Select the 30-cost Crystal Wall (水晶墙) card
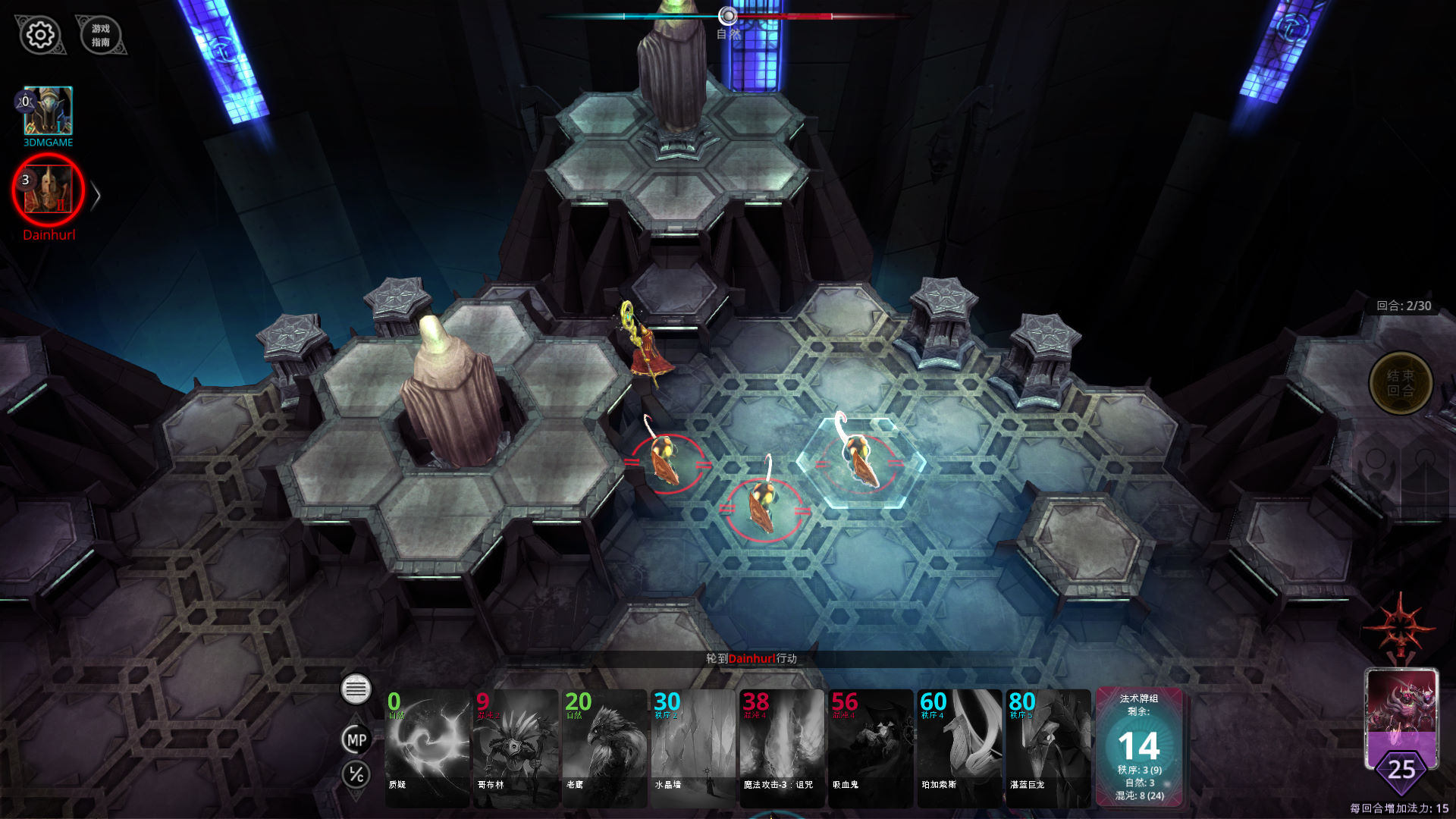Screen dimensions: 1456x819 tap(693, 747)
